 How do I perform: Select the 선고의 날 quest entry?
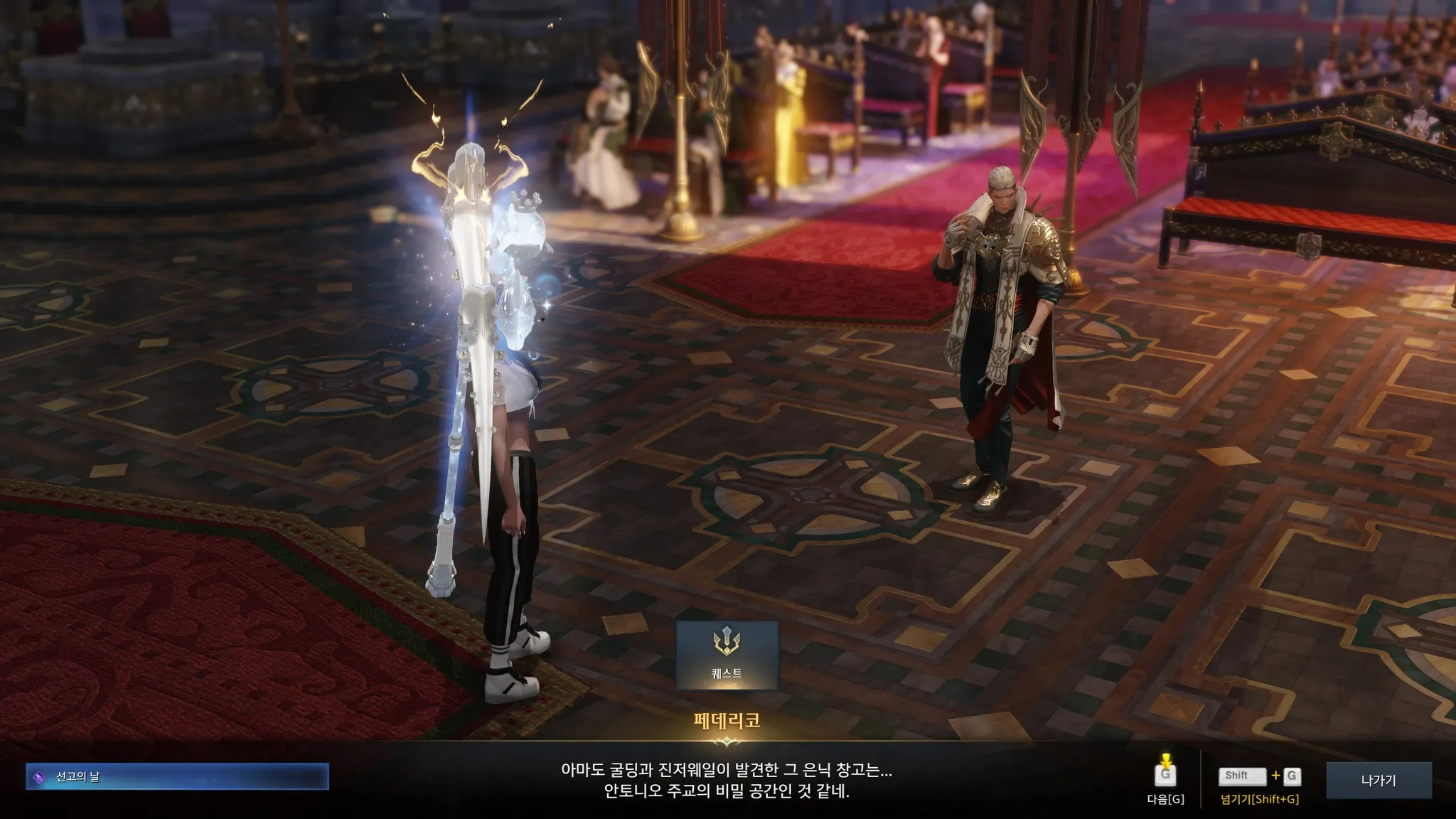(177, 777)
